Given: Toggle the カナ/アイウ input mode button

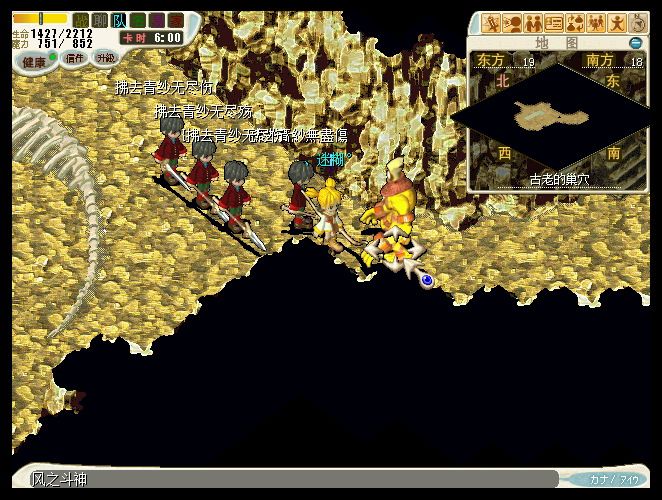Looking at the screenshot, I should (613, 480).
